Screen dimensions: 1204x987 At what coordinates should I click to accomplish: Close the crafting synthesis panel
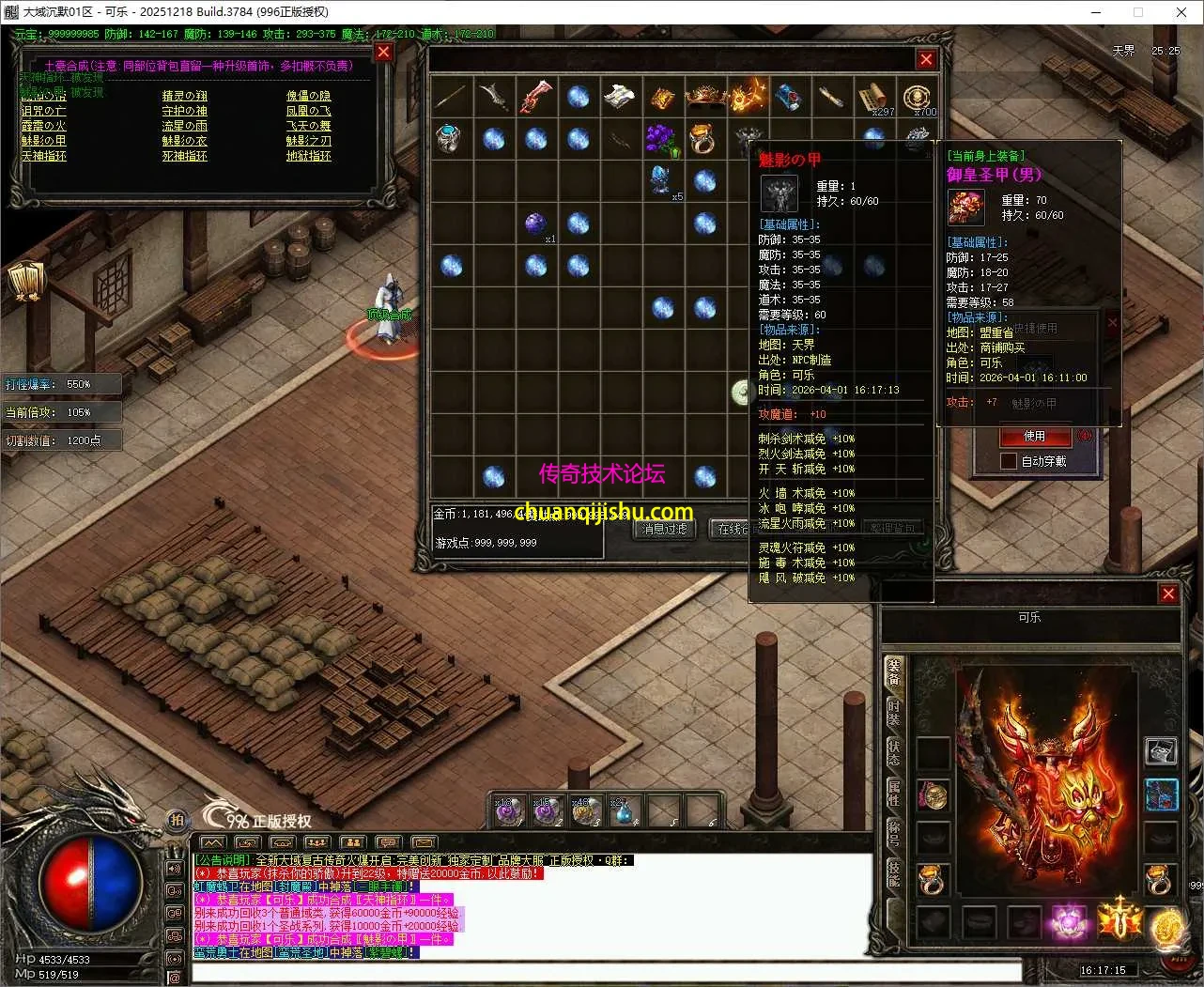pos(383,53)
